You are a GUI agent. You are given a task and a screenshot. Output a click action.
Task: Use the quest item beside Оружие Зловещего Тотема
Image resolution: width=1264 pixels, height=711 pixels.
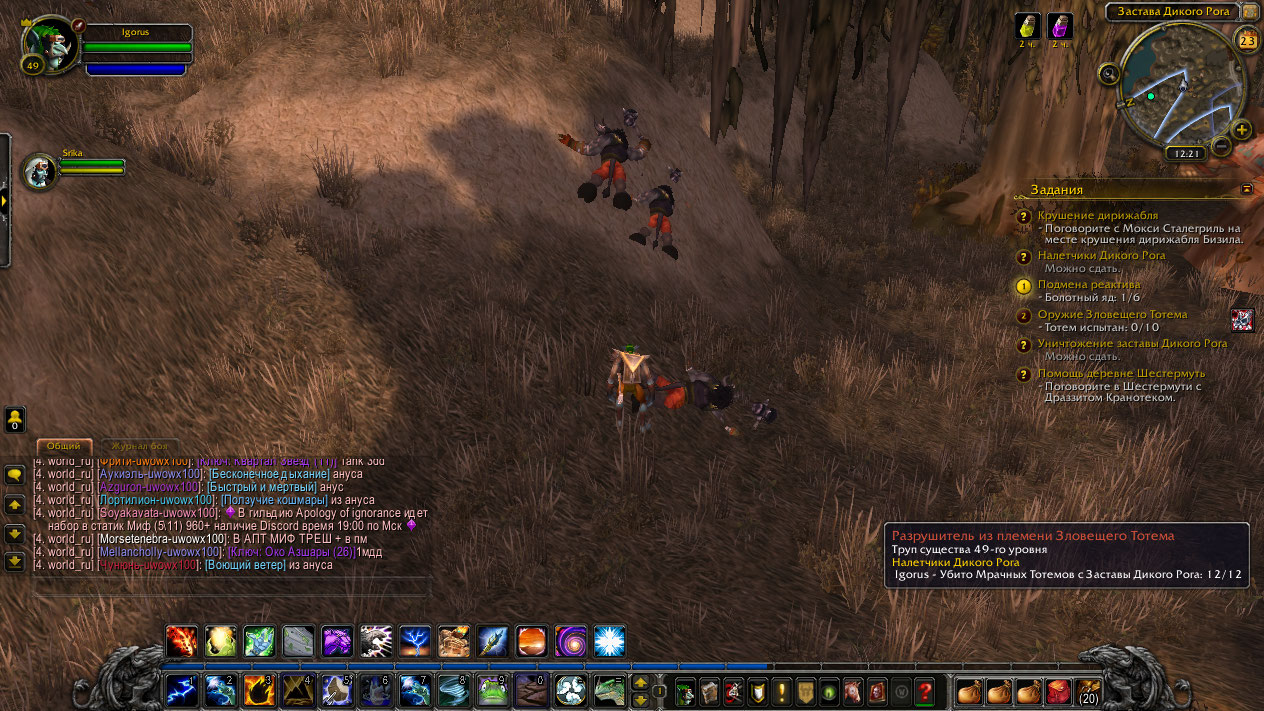click(1242, 319)
